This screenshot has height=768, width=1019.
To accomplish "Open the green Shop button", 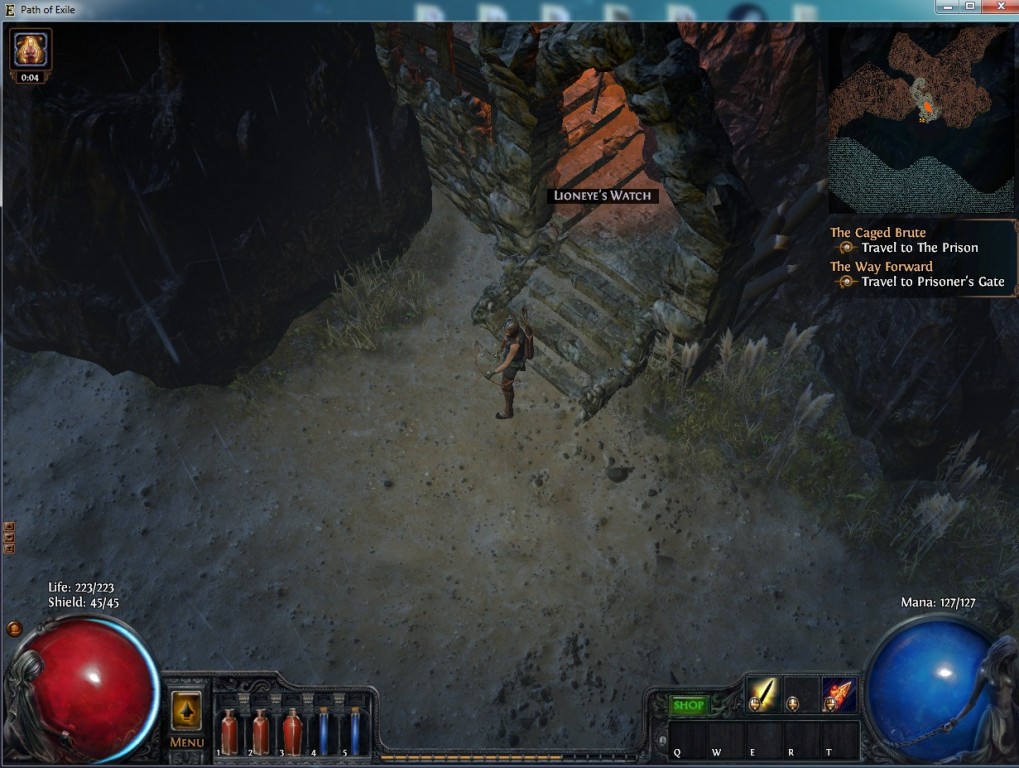I will tap(688, 705).
